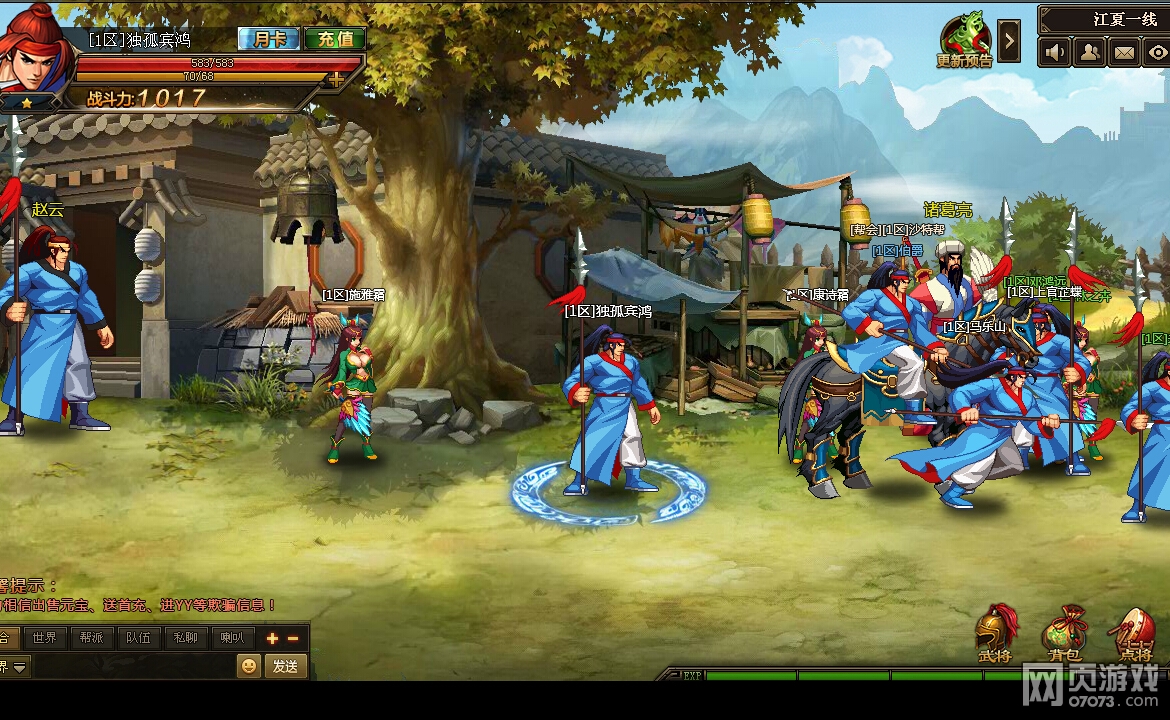Open the 月卡 monthly card button
This screenshot has height=720, width=1170.
270,39
